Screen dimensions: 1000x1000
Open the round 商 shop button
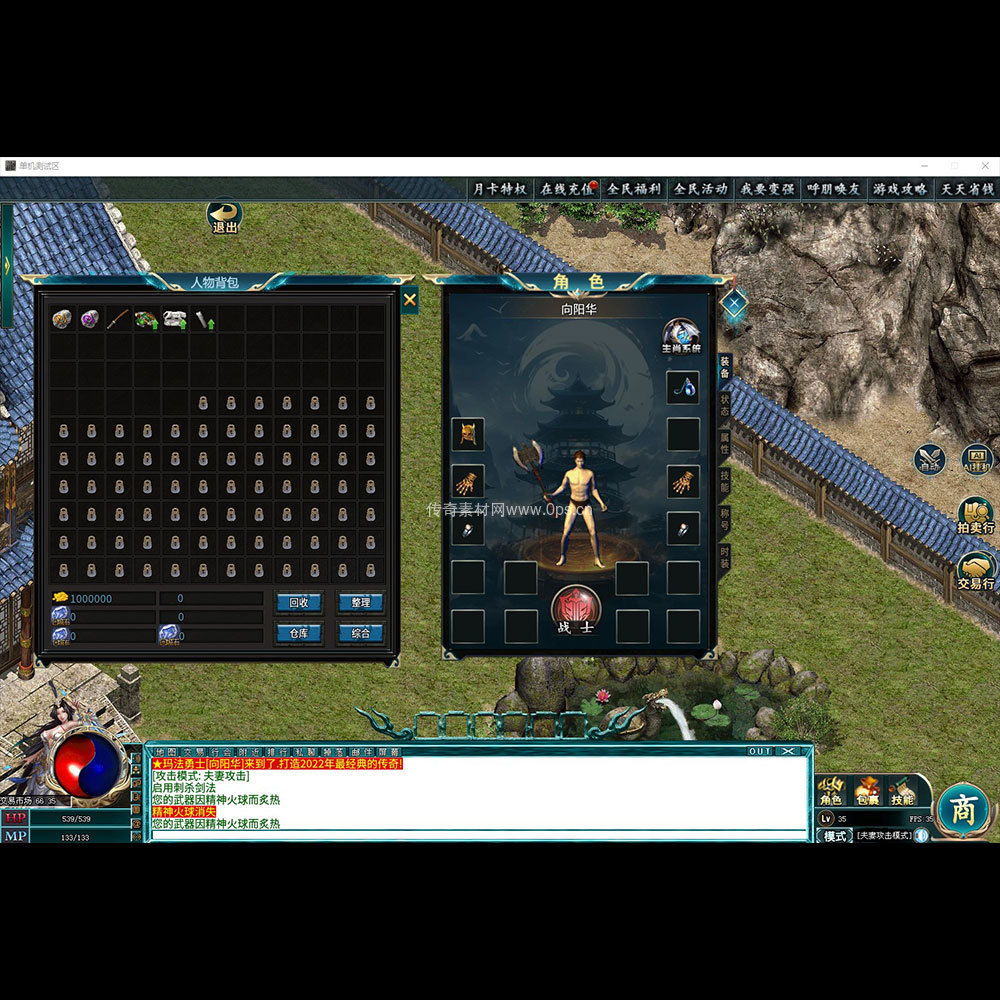click(x=963, y=809)
